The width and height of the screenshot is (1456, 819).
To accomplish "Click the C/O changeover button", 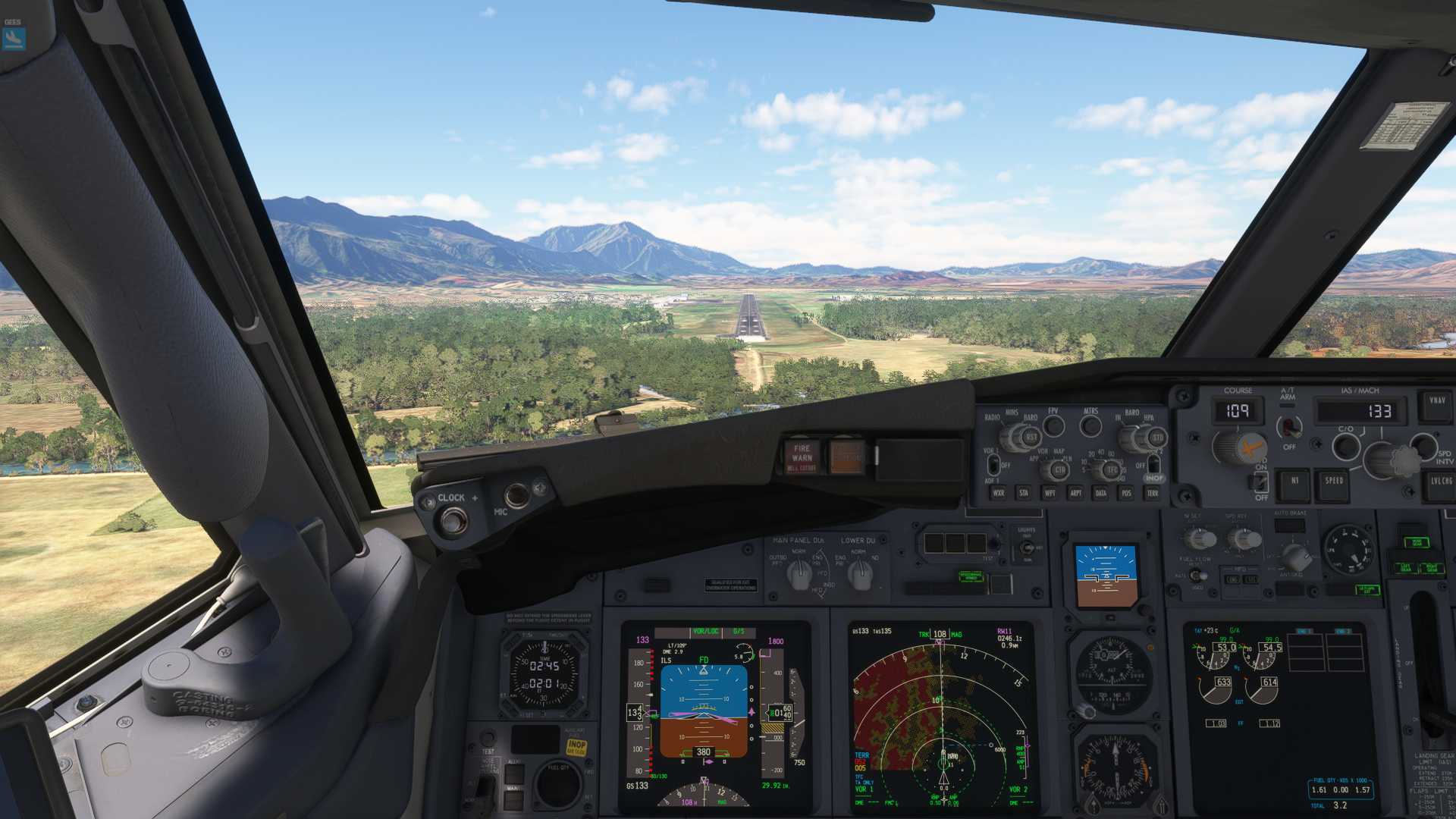I will (1346, 445).
